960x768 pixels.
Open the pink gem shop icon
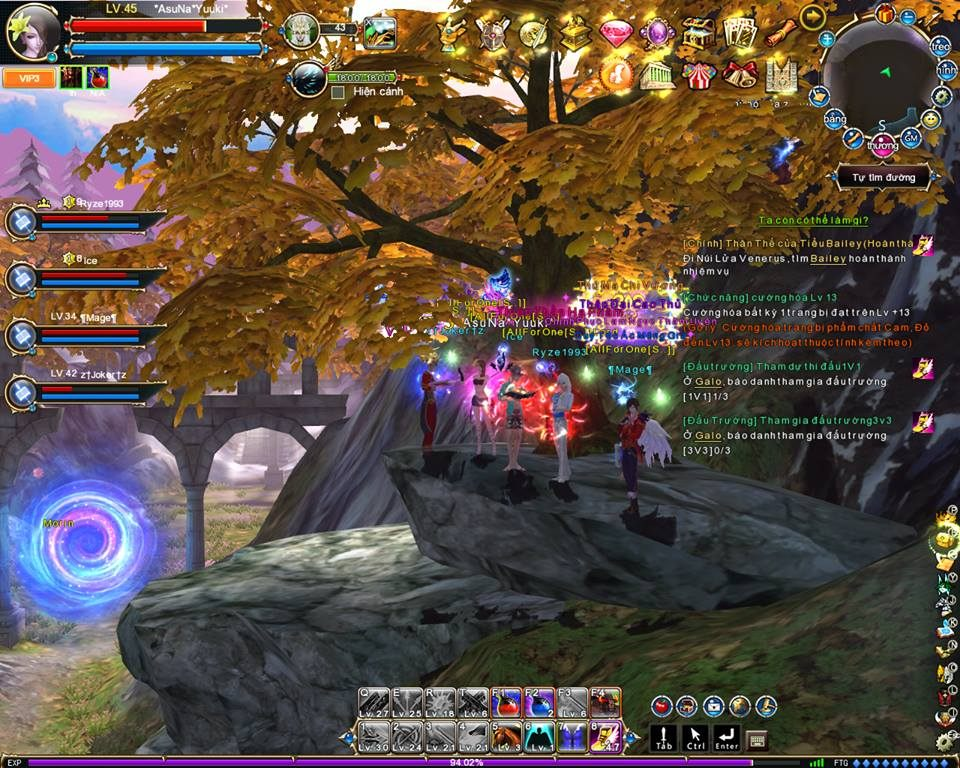616,35
